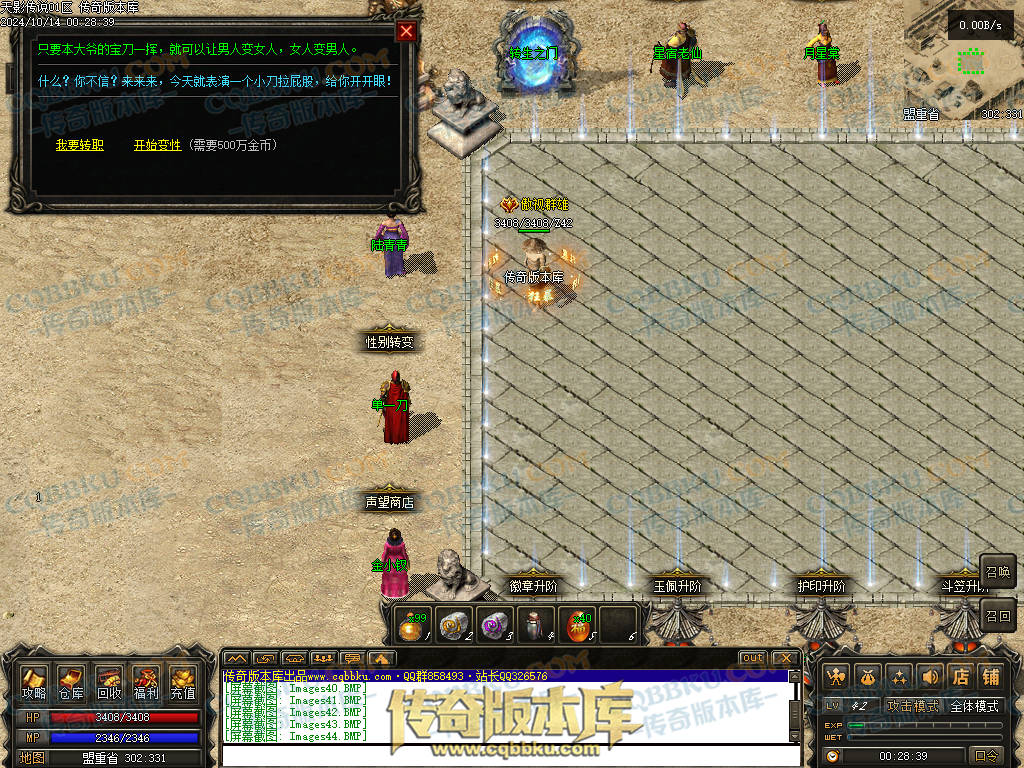Use the golden potion in hotbar slot 1

tap(412, 626)
